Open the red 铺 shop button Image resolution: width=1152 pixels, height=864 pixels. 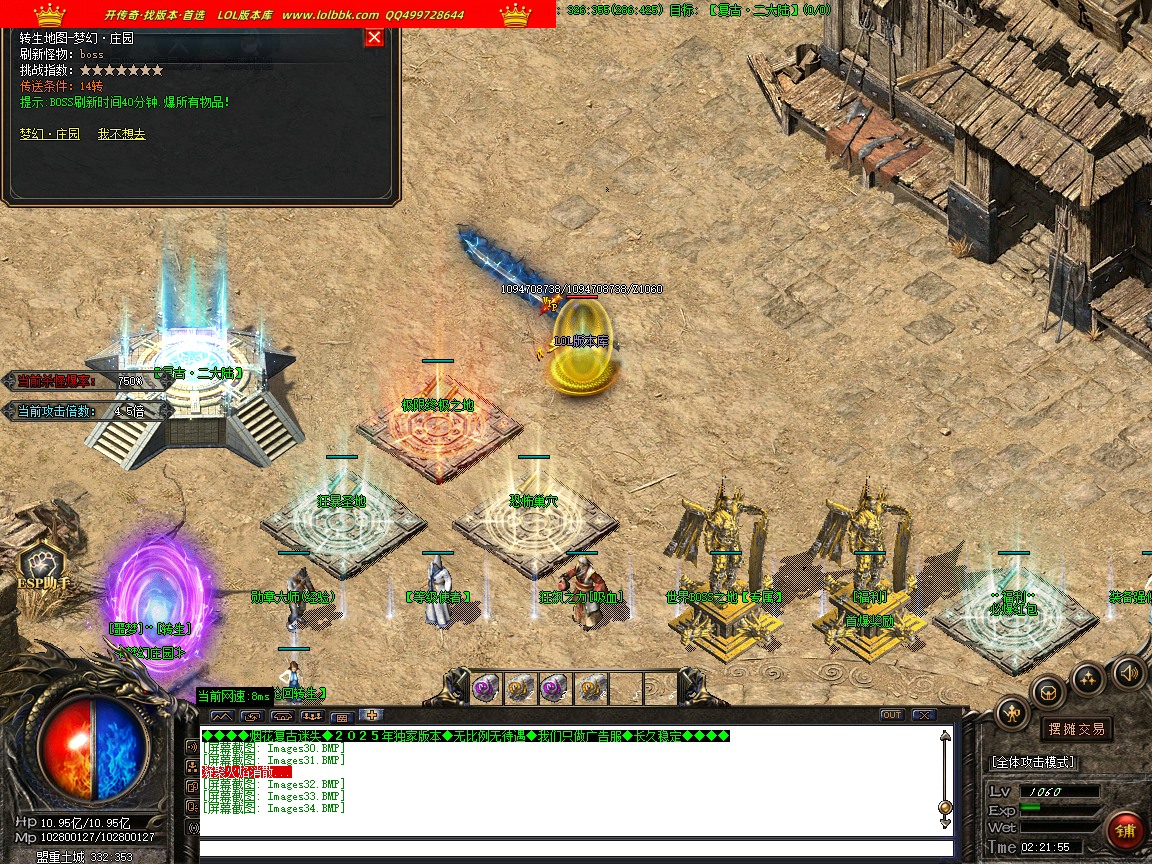point(1126,830)
